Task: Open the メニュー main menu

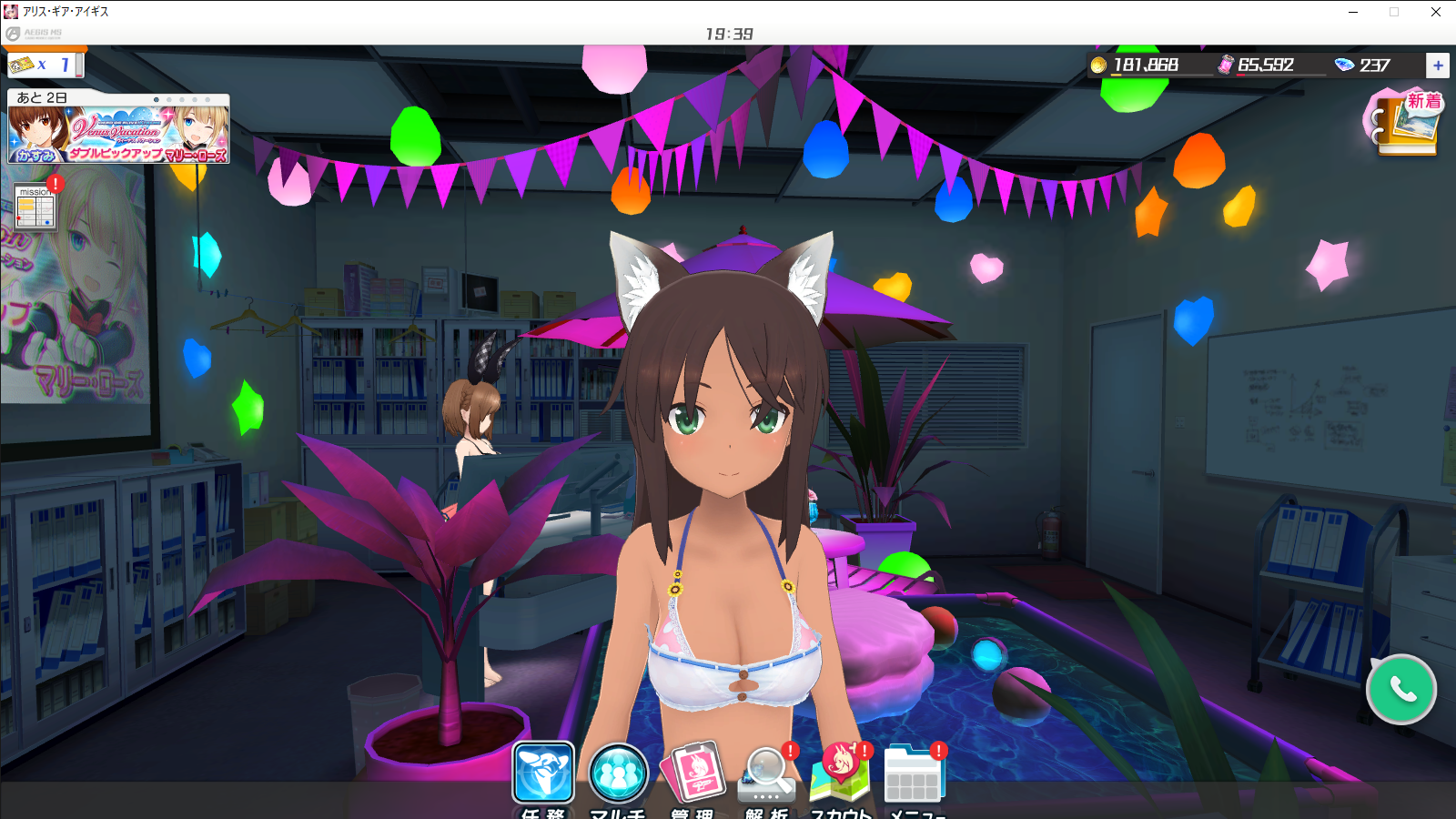Action: 915,775
